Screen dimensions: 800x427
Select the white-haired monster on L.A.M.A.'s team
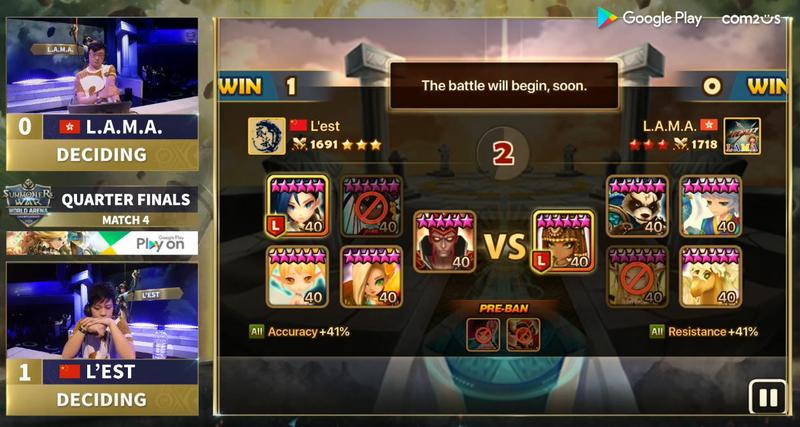[710, 206]
